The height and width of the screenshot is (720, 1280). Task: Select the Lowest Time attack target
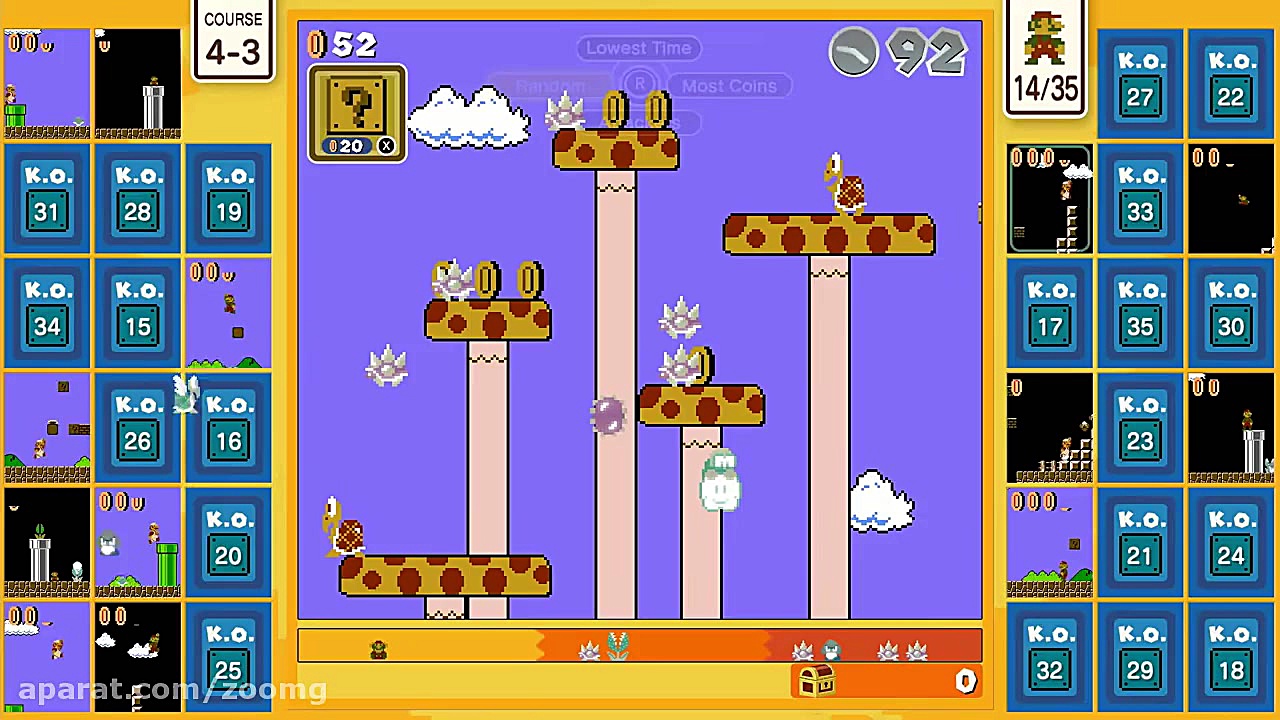pyautogui.click(x=639, y=47)
